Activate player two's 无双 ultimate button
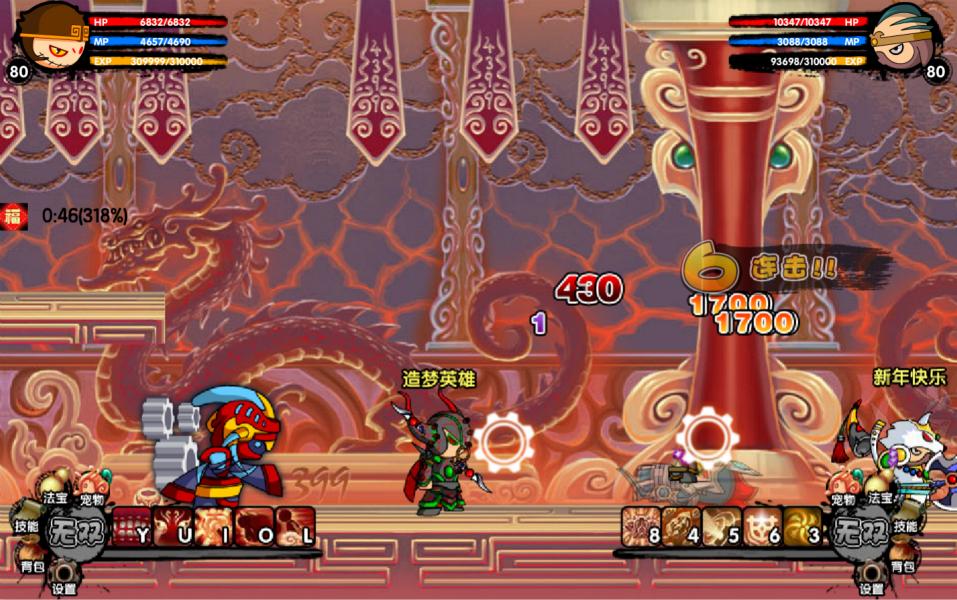The height and width of the screenshot is (600, 957). point(860,528)
